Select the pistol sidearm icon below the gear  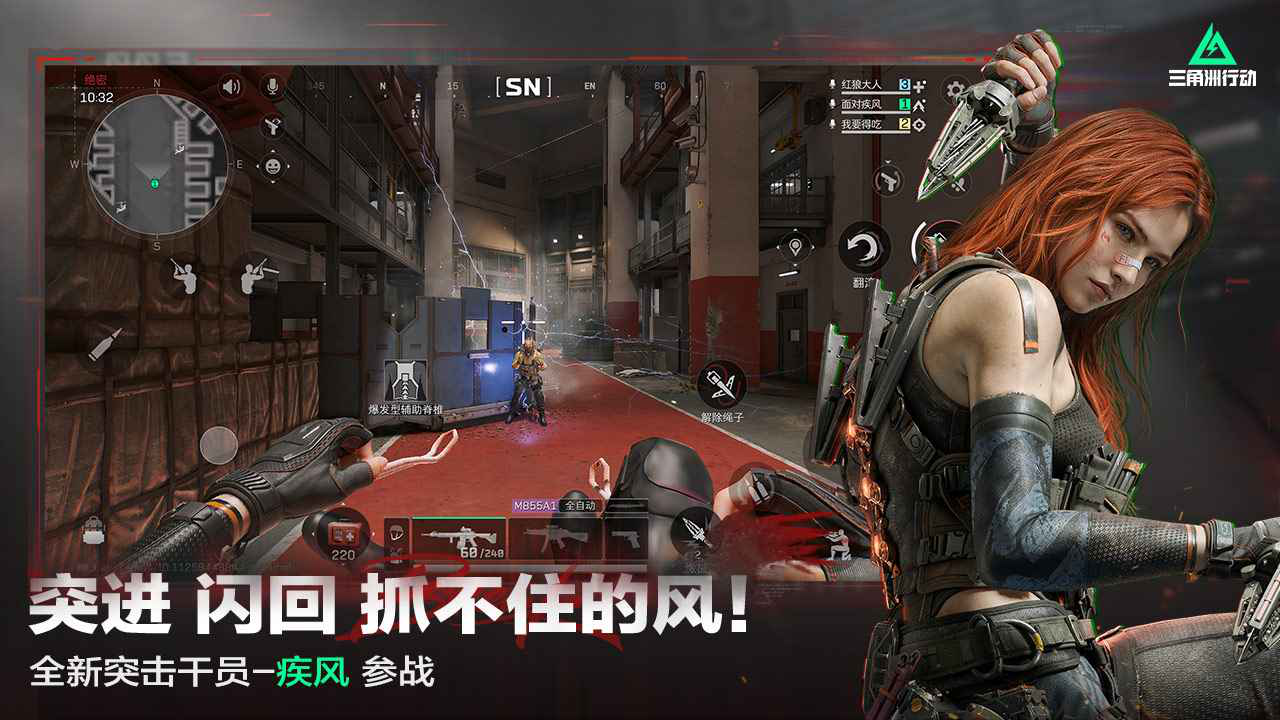pos(888,180)
